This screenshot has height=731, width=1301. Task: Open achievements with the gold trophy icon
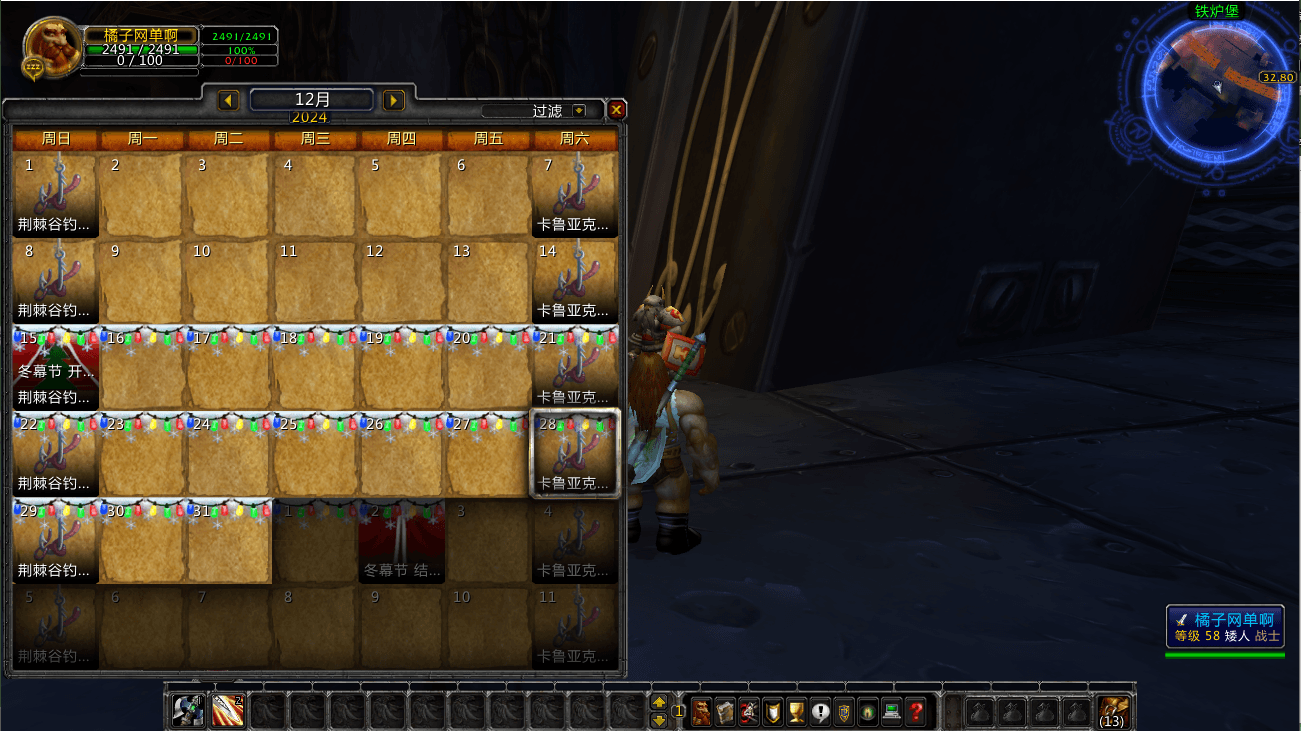coord(797,711)
